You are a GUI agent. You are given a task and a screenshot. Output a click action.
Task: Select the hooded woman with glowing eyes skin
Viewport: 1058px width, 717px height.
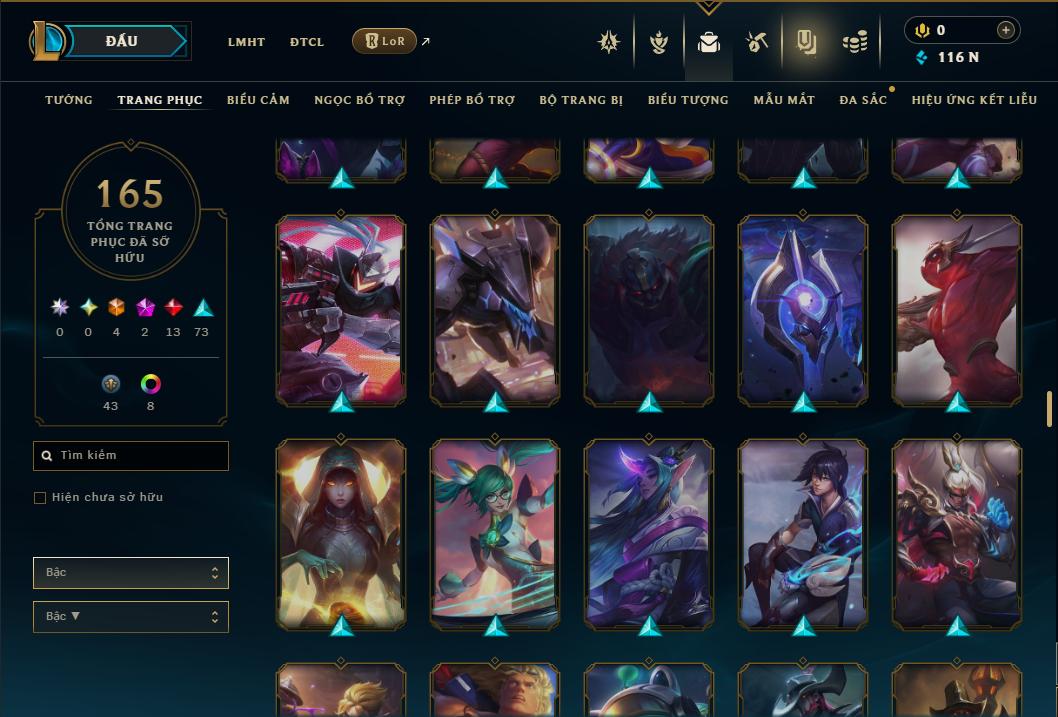341,533
